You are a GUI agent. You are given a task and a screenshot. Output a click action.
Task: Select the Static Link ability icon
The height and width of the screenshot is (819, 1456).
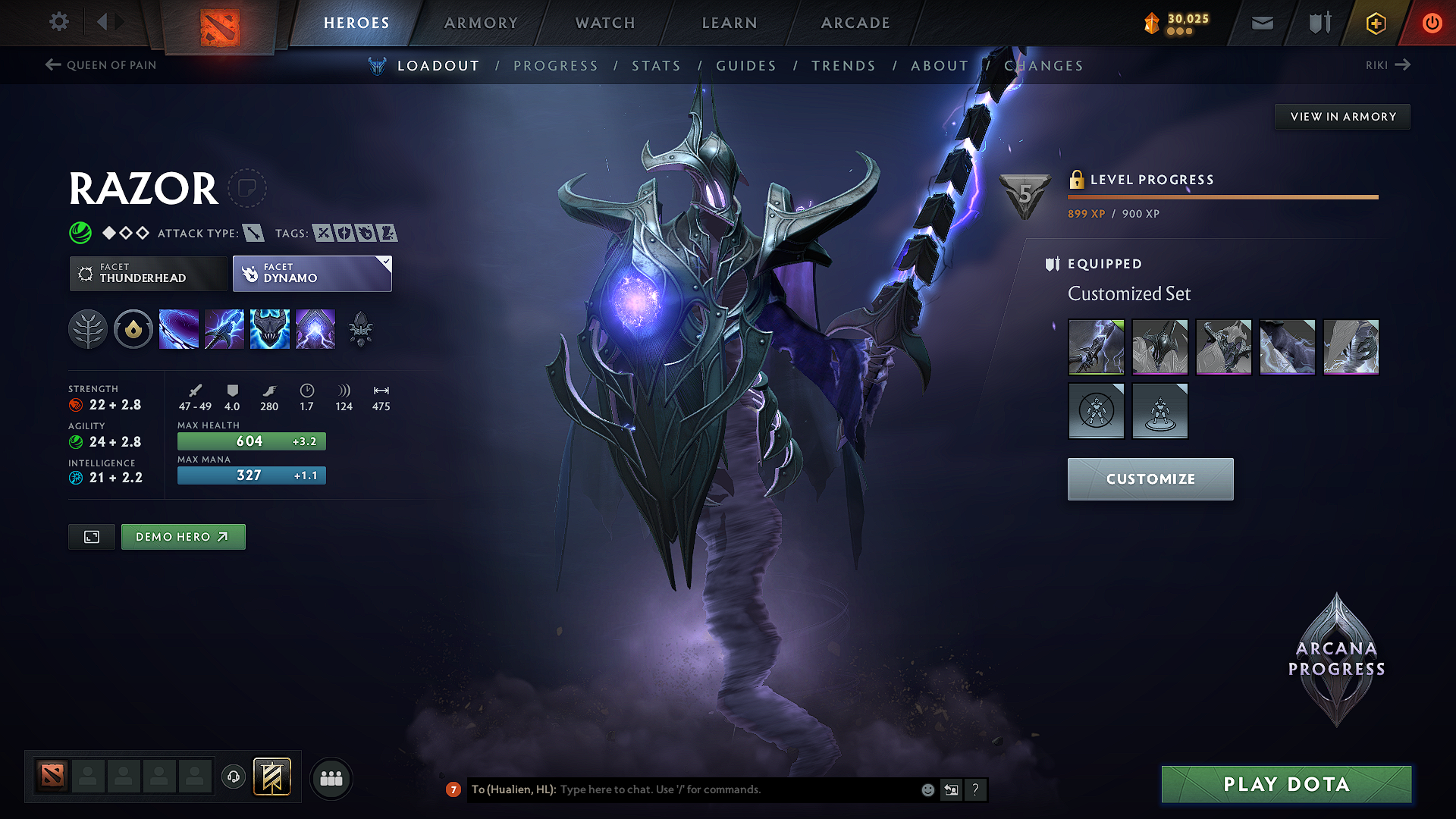pos(224,328)
